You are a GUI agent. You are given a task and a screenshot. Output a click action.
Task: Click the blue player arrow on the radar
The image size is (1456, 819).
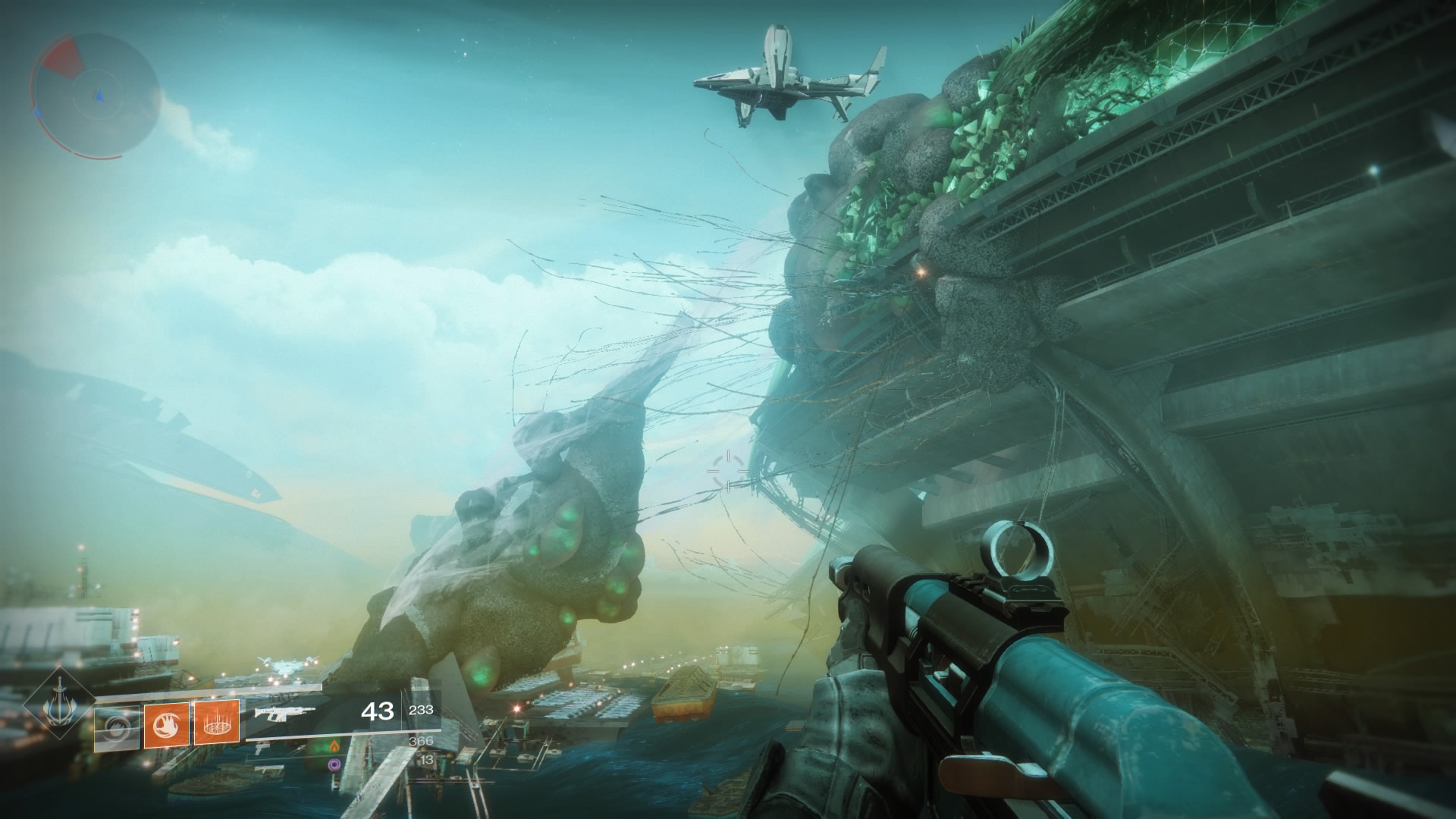point(98,95)
